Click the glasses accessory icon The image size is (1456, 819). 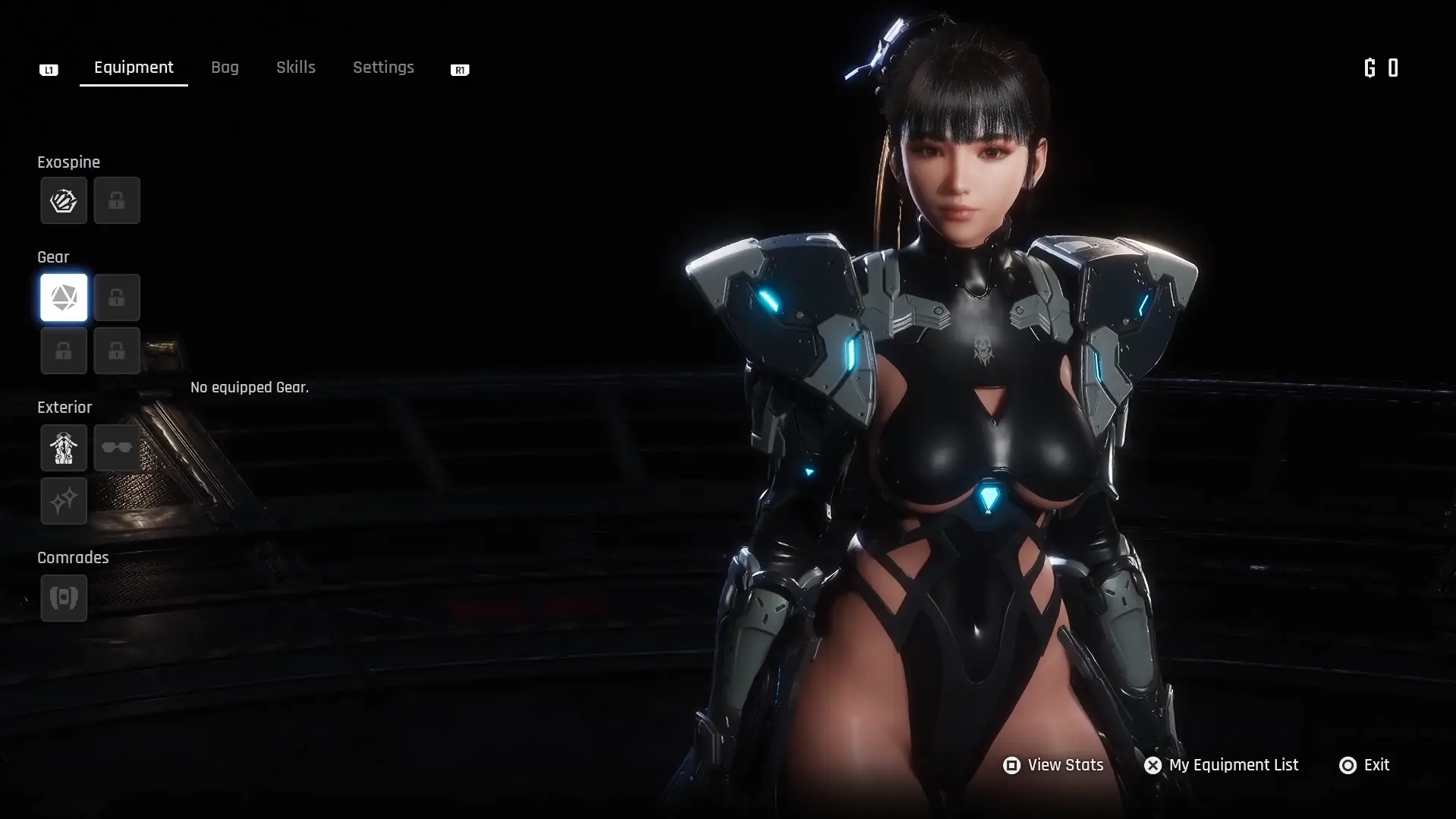point(117,448)
